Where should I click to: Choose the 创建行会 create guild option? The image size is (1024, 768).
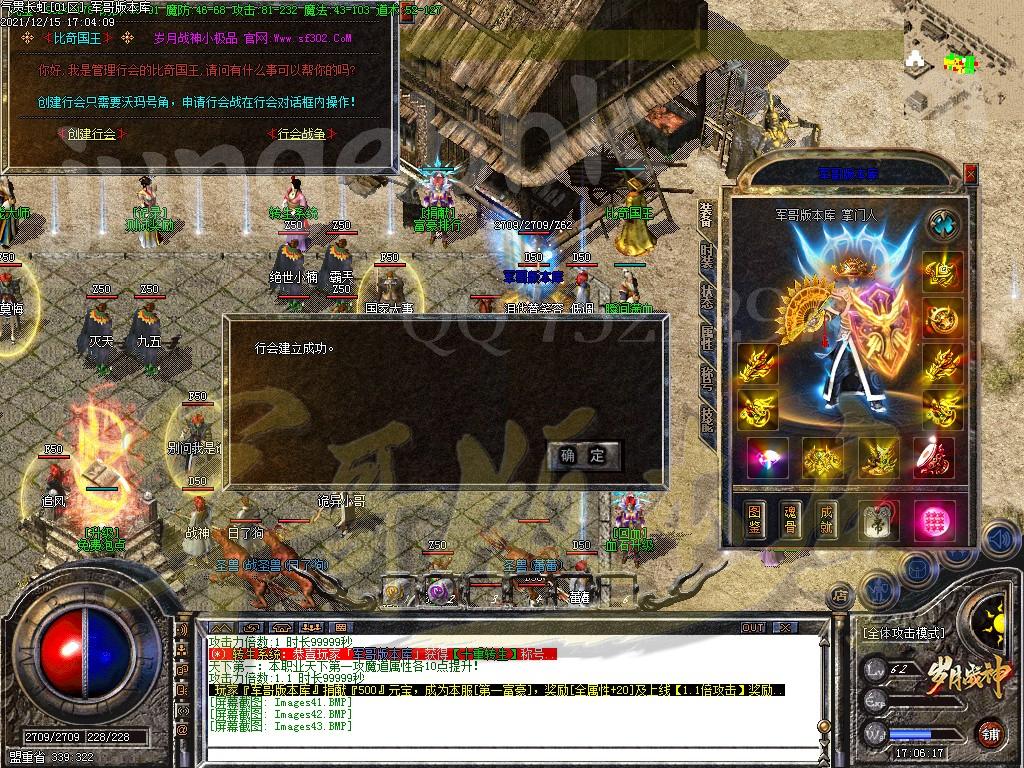pyautogui.click(x=91, y=133)
